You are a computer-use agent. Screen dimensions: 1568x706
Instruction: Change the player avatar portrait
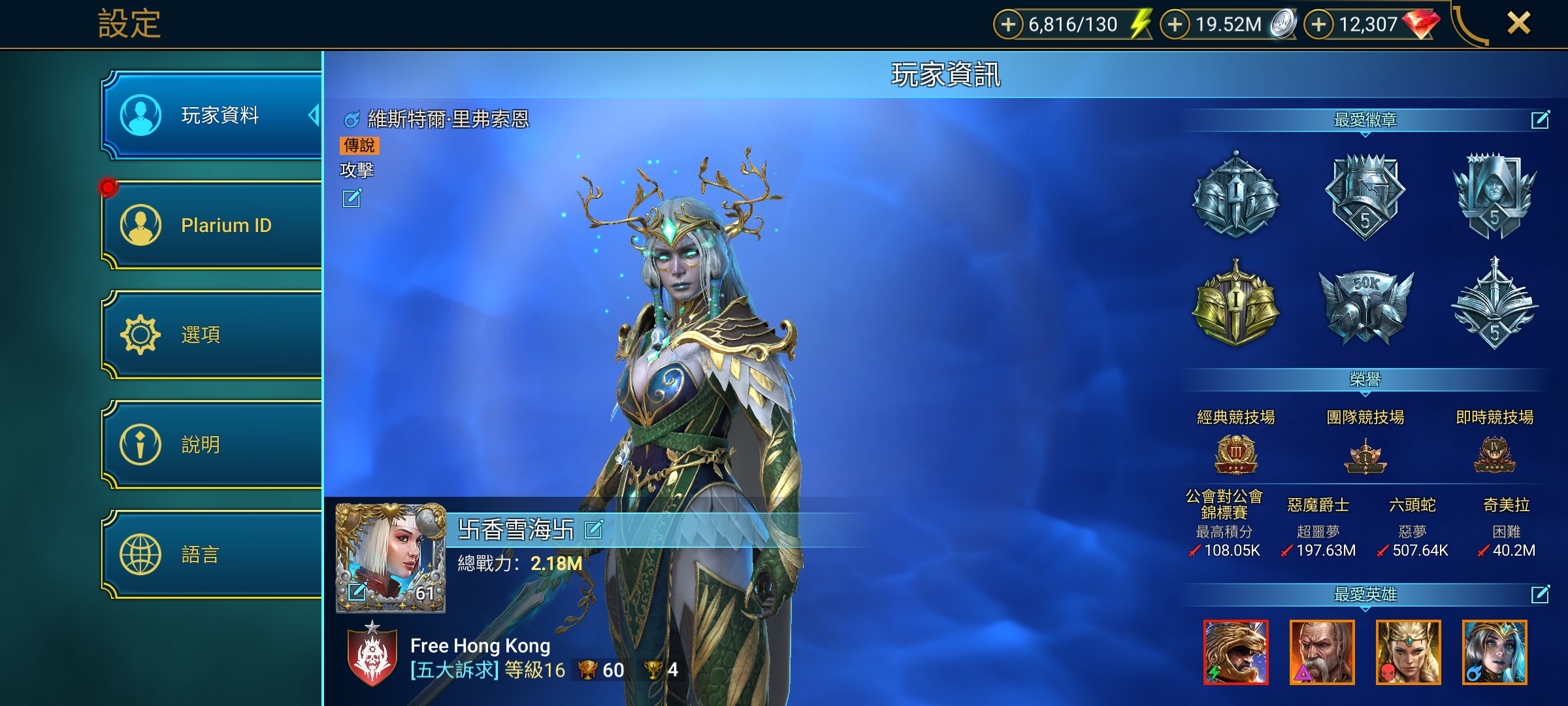tap(357, 592)
